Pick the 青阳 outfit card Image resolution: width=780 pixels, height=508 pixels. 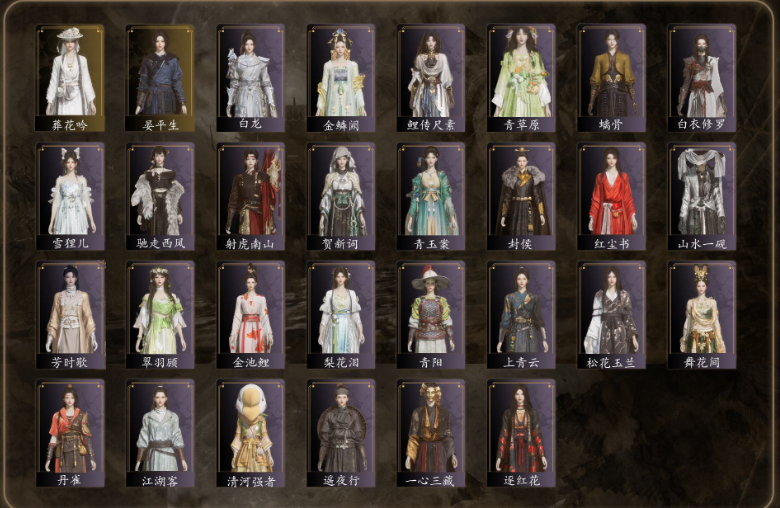click(431, 314)
